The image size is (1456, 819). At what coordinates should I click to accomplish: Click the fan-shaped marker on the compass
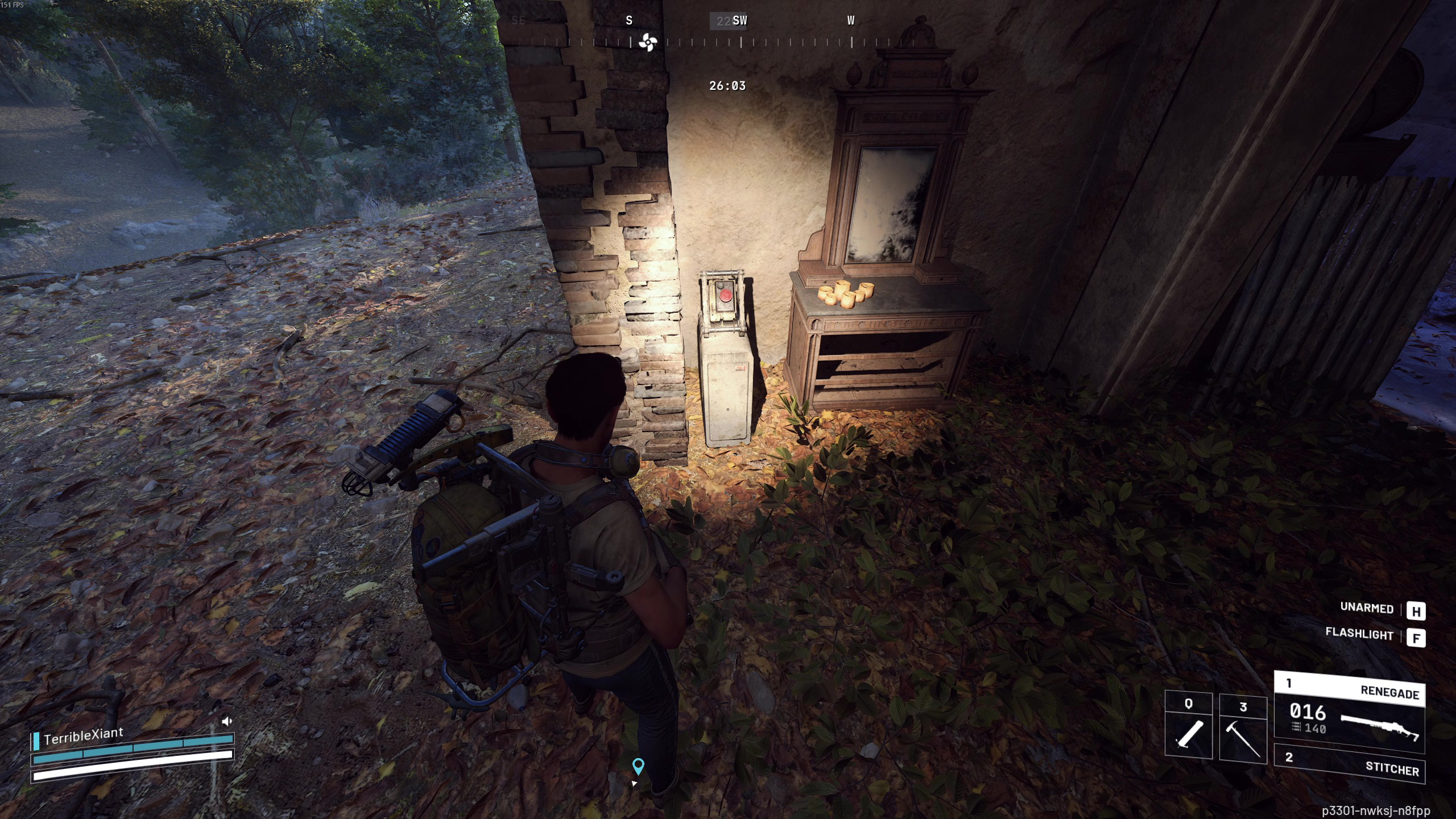click(x=647, y=42)
